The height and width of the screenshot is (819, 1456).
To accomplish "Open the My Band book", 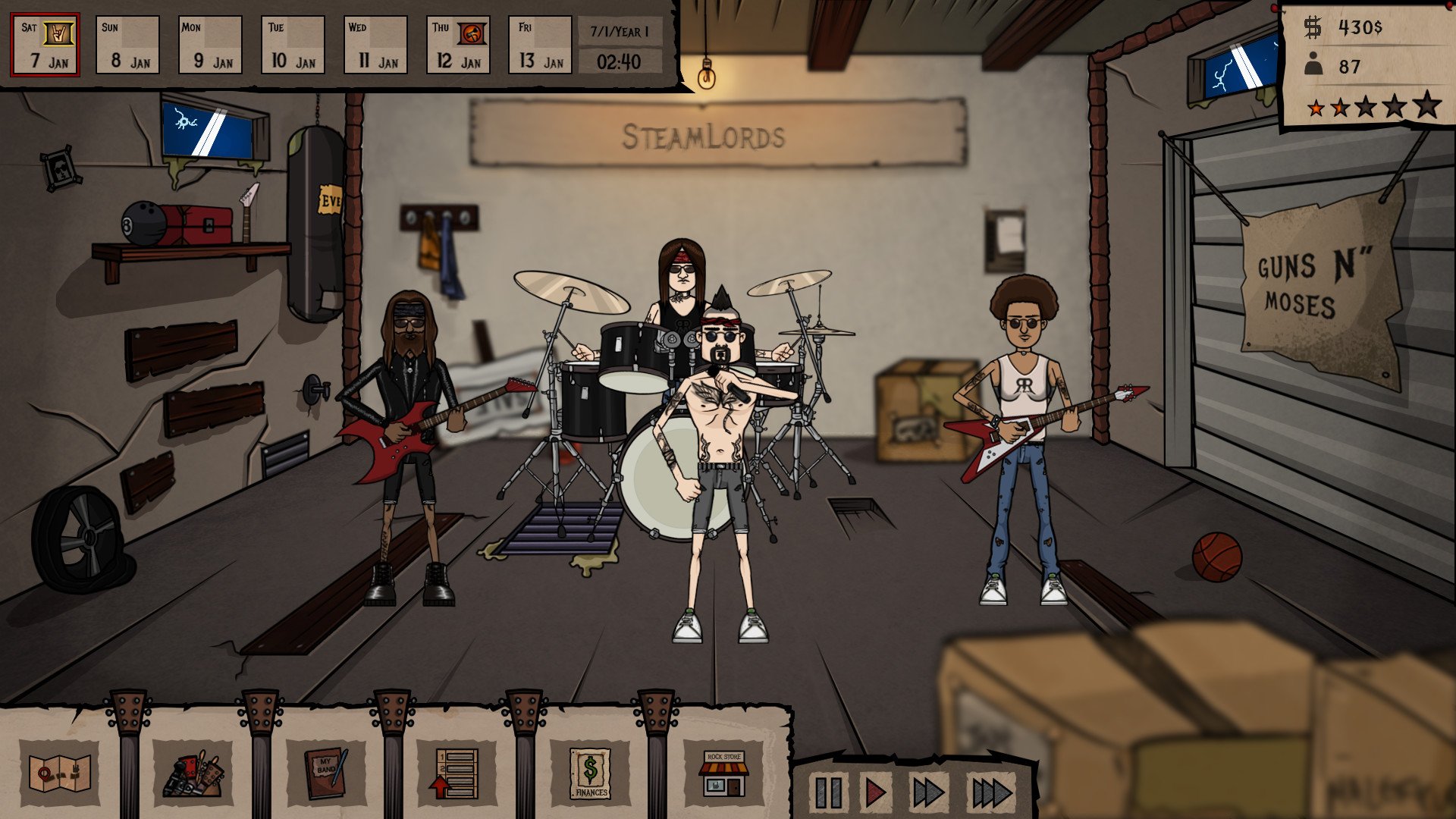I will [329, 774].
